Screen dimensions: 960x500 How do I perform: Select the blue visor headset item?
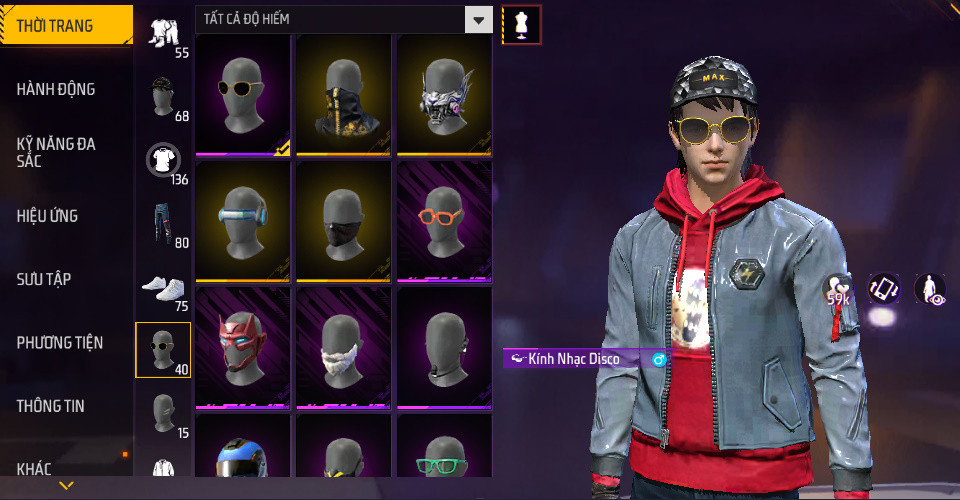pos(242,221)
